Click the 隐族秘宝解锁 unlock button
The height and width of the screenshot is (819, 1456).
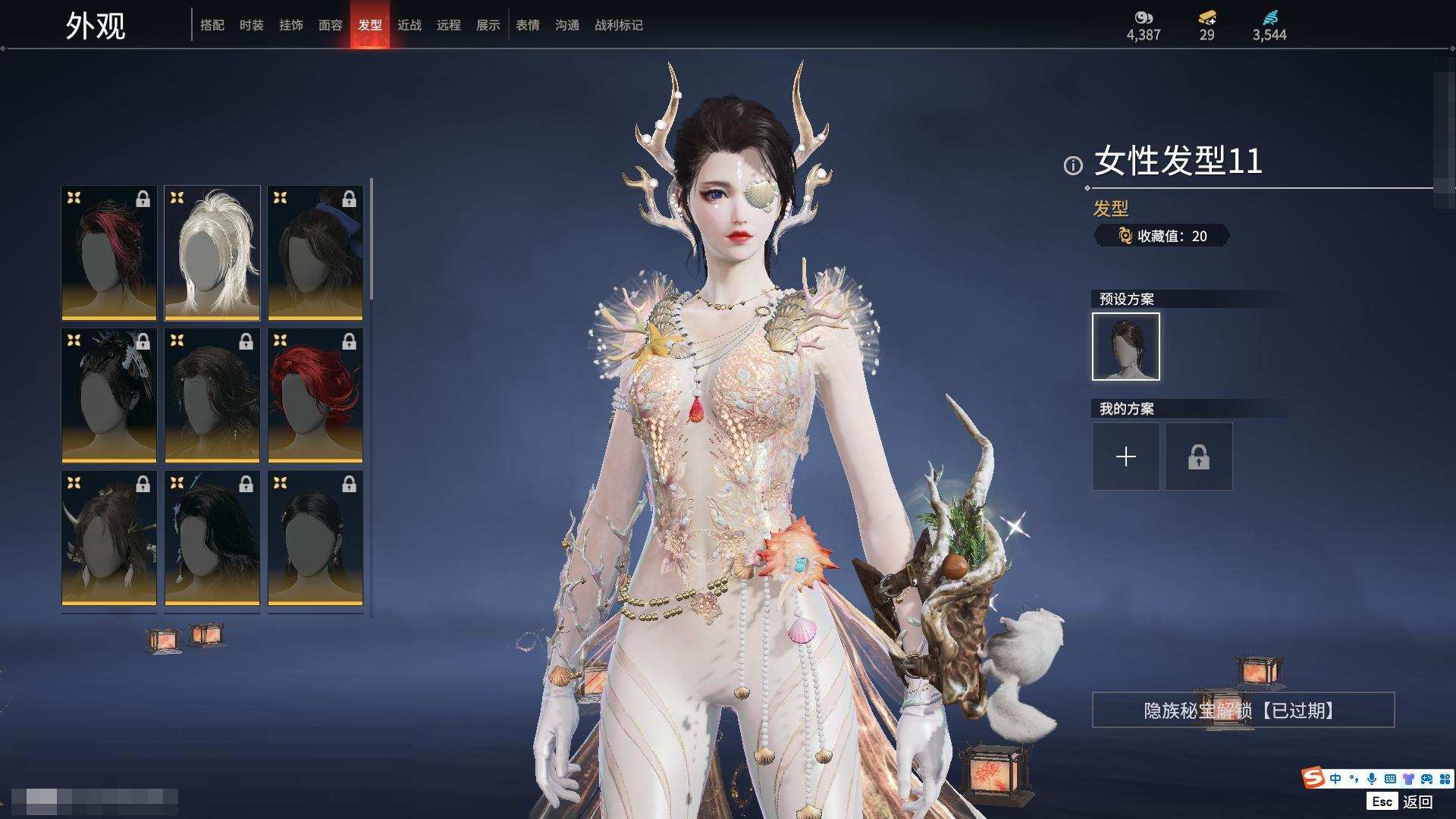(1243, 710)
